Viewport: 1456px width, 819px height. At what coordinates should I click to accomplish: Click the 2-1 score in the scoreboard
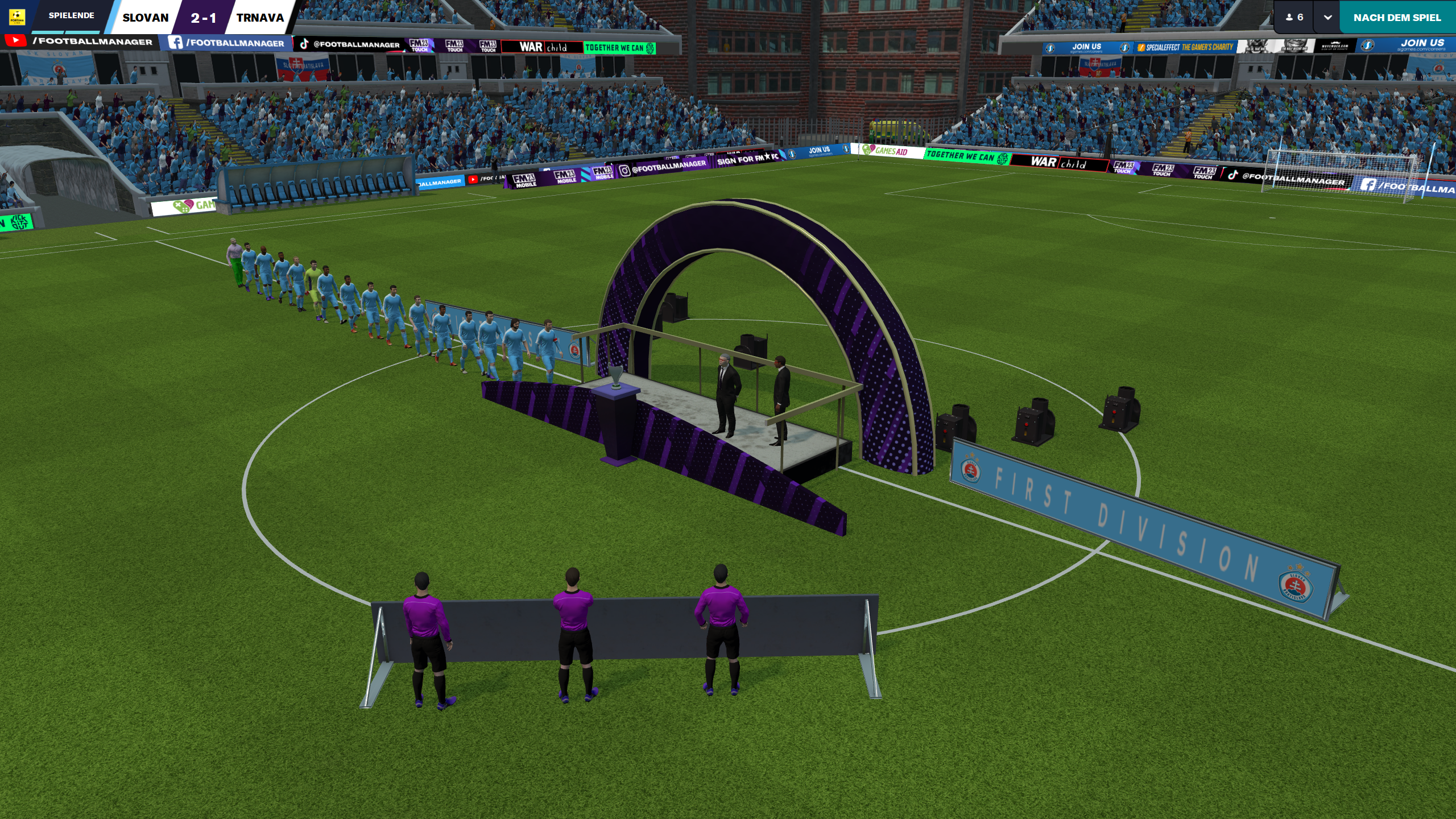(x=203, y=18)
